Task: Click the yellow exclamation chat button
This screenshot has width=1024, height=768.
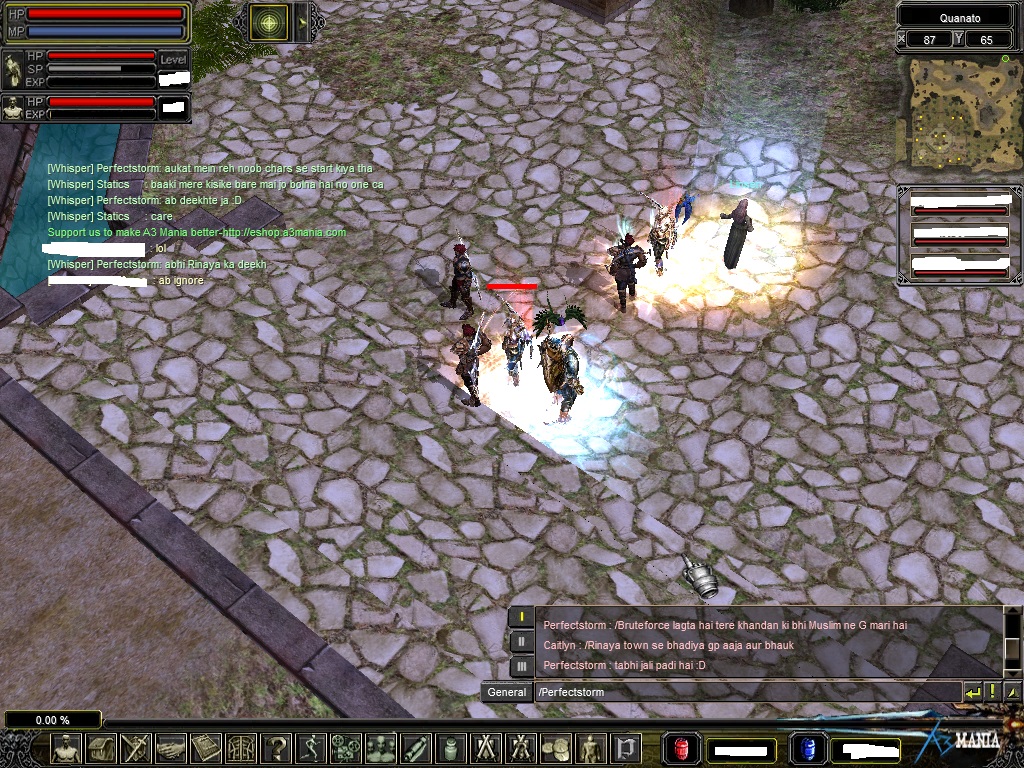Action: tap(993, 692)
